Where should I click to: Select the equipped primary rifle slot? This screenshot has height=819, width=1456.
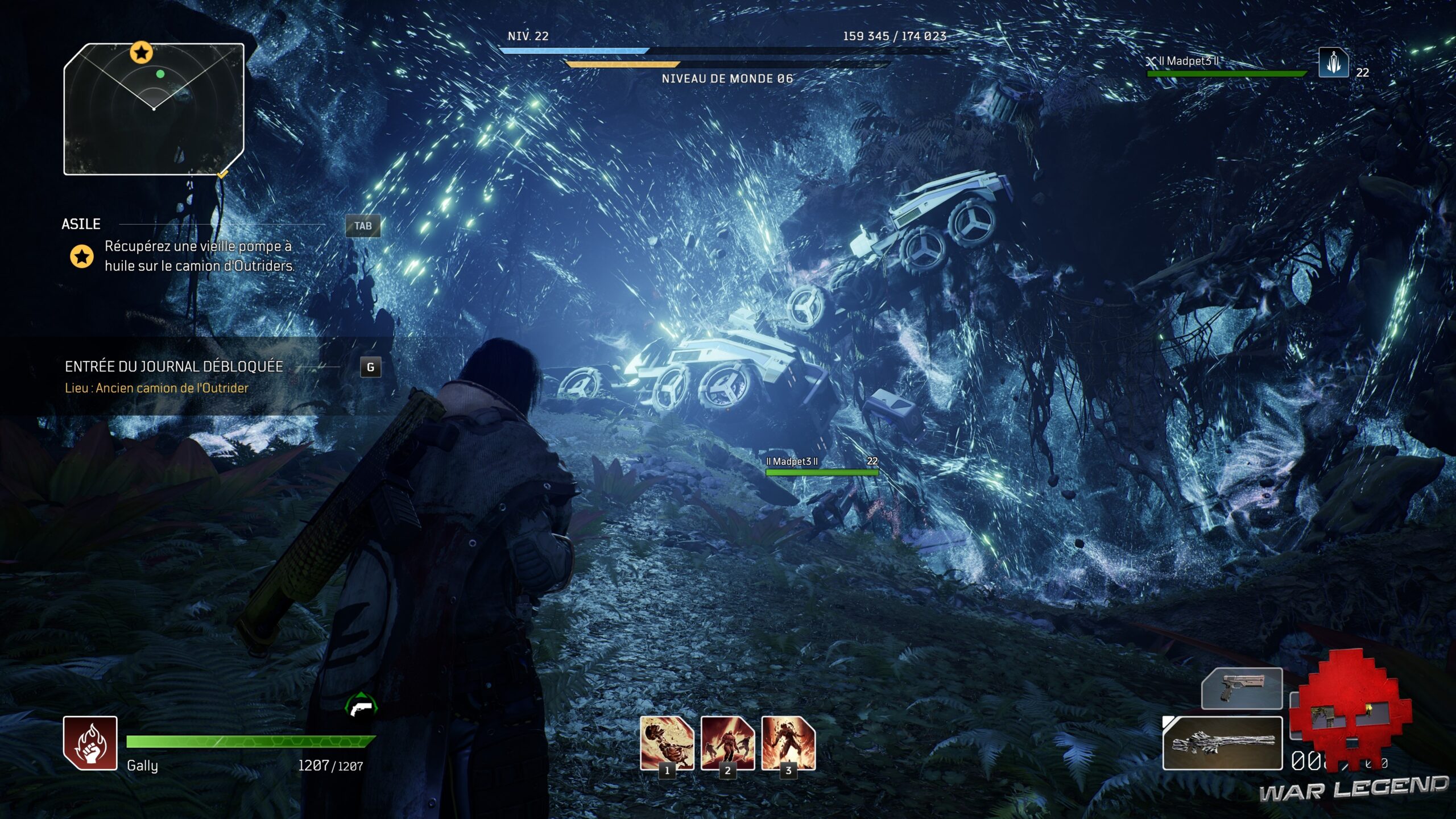point(1222,743)
